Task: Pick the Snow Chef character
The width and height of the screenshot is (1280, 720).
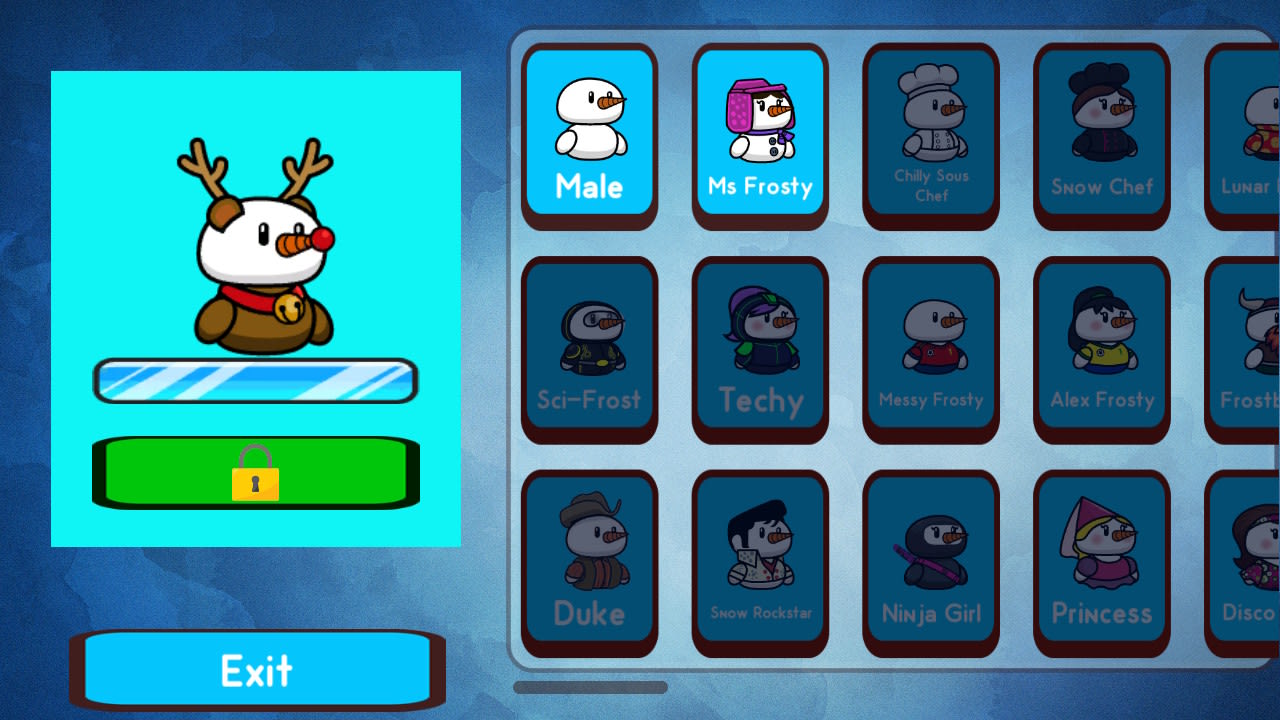Action: click(1101, 133)
